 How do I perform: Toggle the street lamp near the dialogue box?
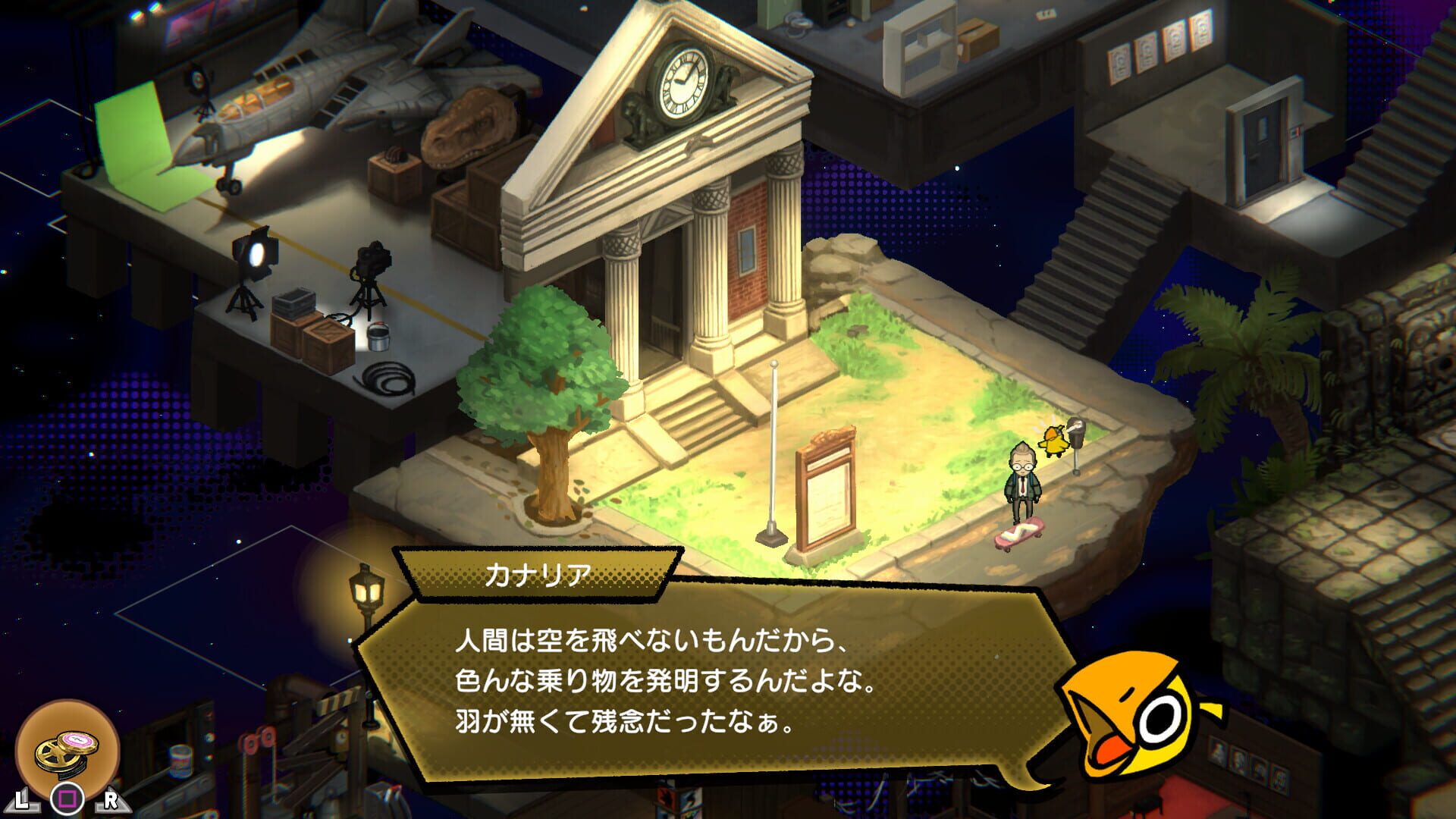pos(366,588)
